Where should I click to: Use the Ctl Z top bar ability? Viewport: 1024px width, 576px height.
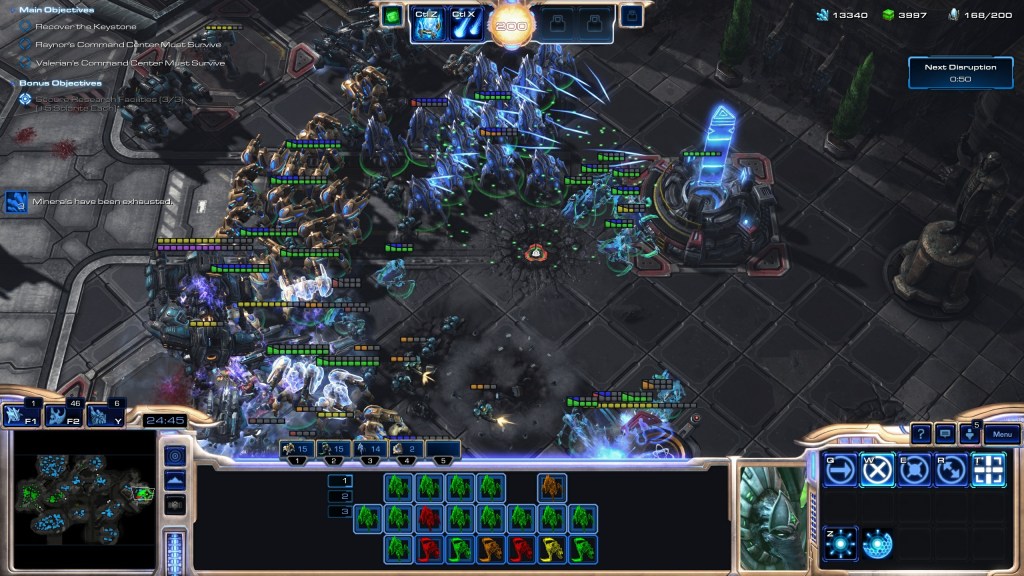(x=428, y=22)
